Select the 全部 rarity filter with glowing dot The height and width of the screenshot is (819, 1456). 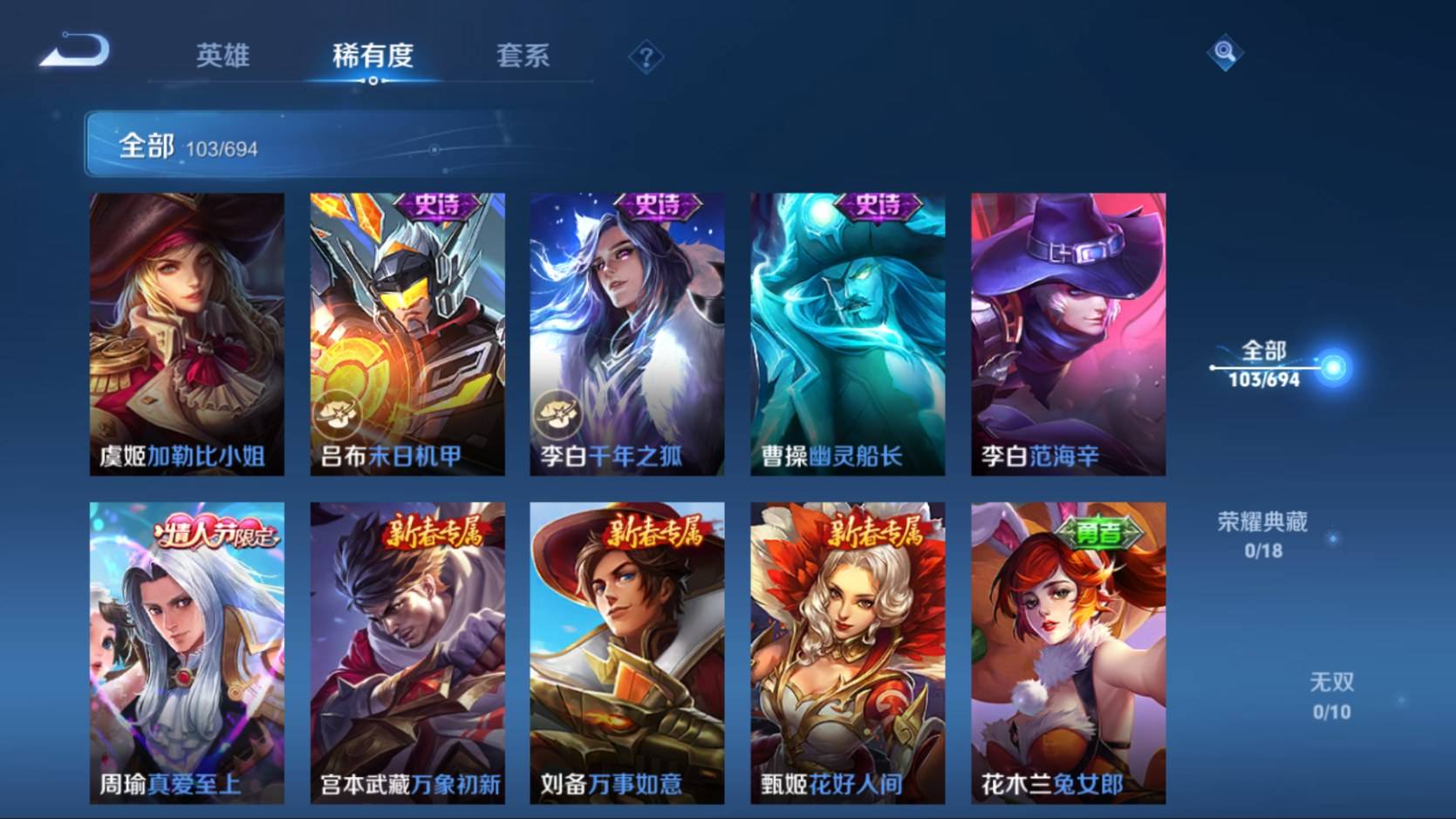(x=1265, y=365)
